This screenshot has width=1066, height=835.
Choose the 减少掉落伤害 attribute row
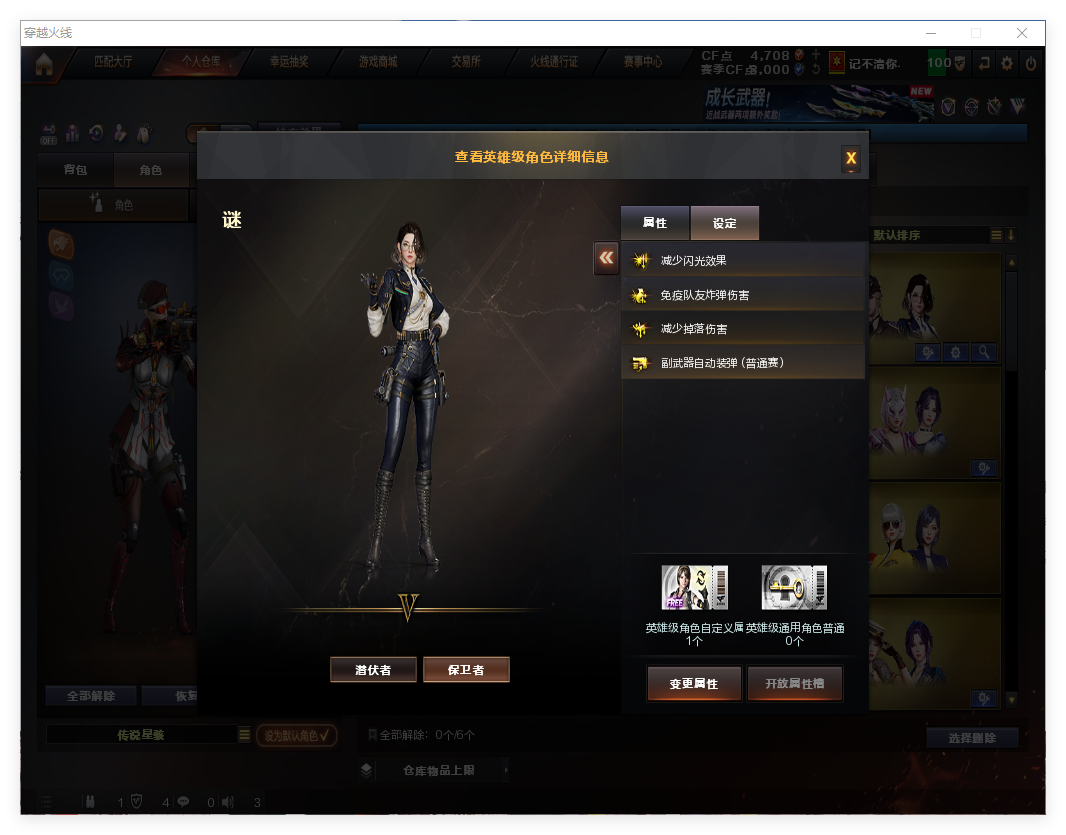[743, 329]
